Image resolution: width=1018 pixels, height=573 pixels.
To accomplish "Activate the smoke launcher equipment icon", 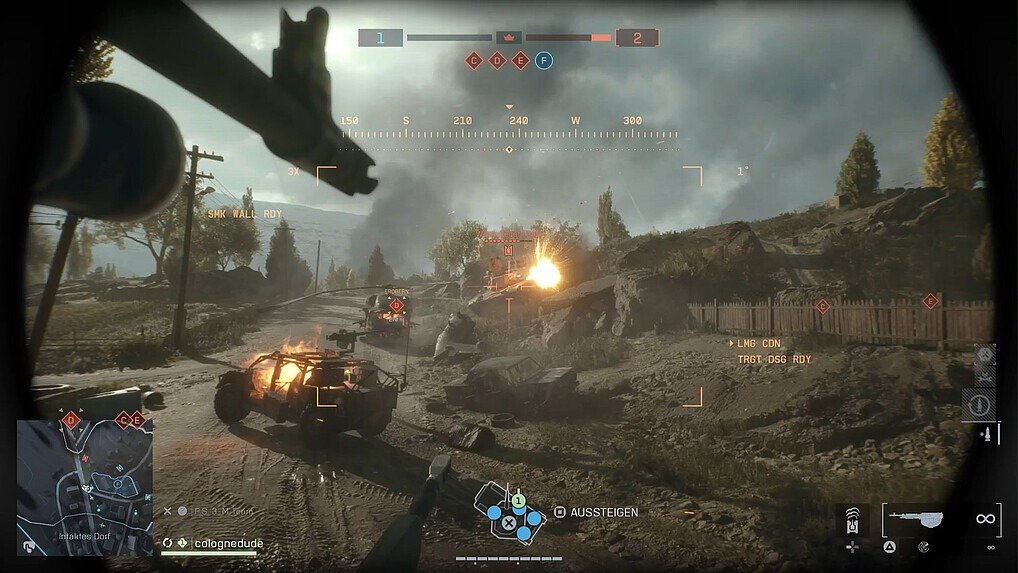I will click(x=853, y=520).
